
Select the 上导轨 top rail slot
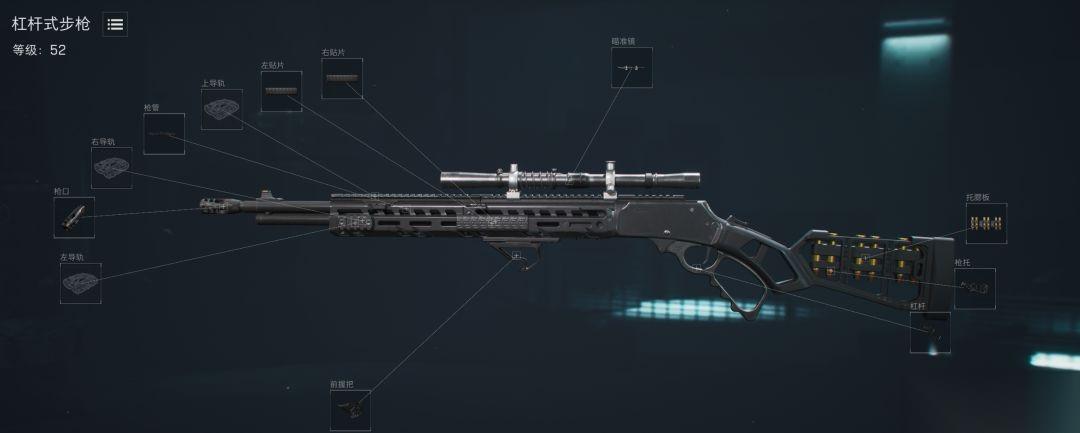[221, 109]
